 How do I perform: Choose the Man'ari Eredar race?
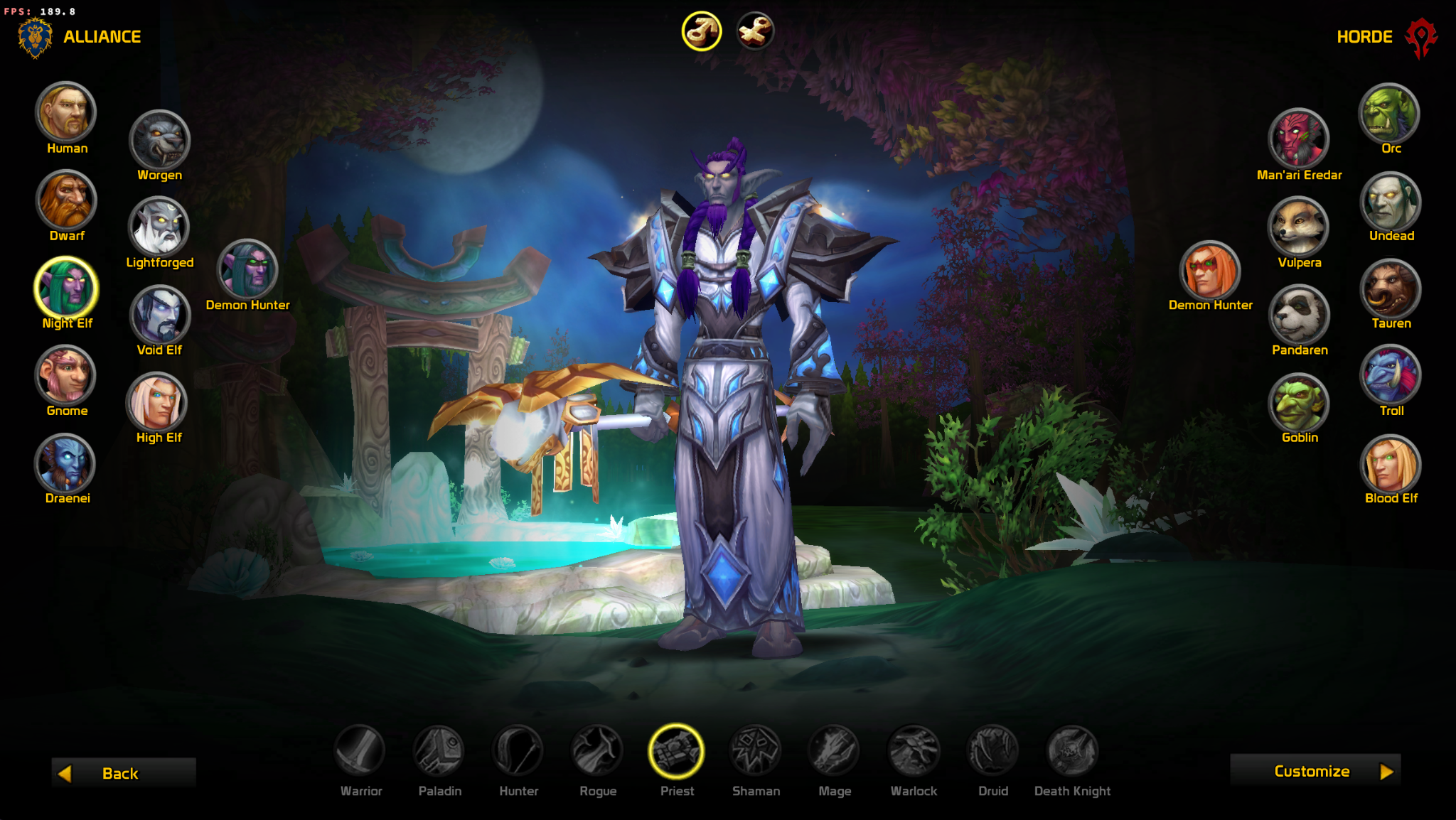tap(1298, 139)
